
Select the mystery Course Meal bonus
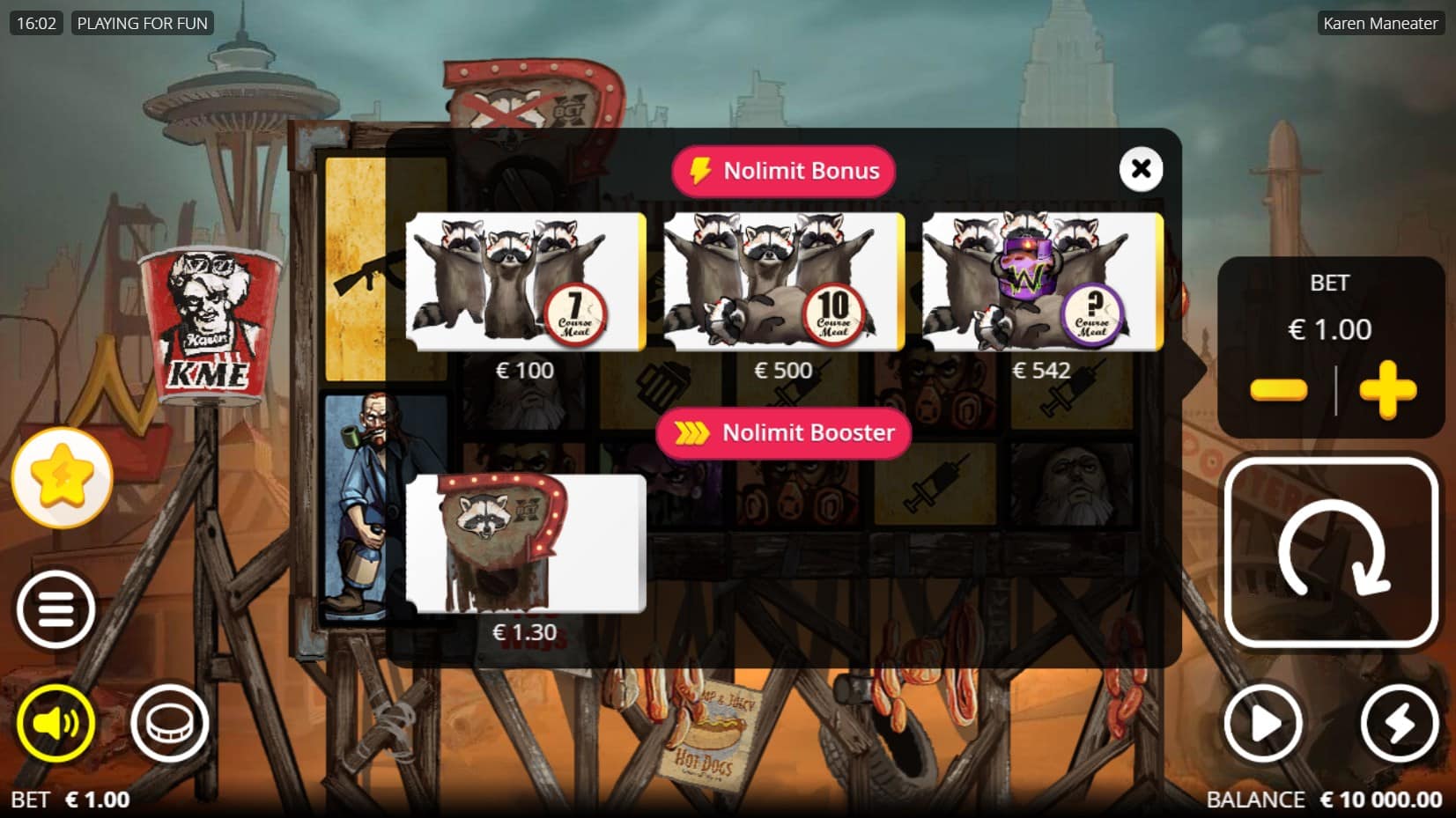click(1042, 282)
